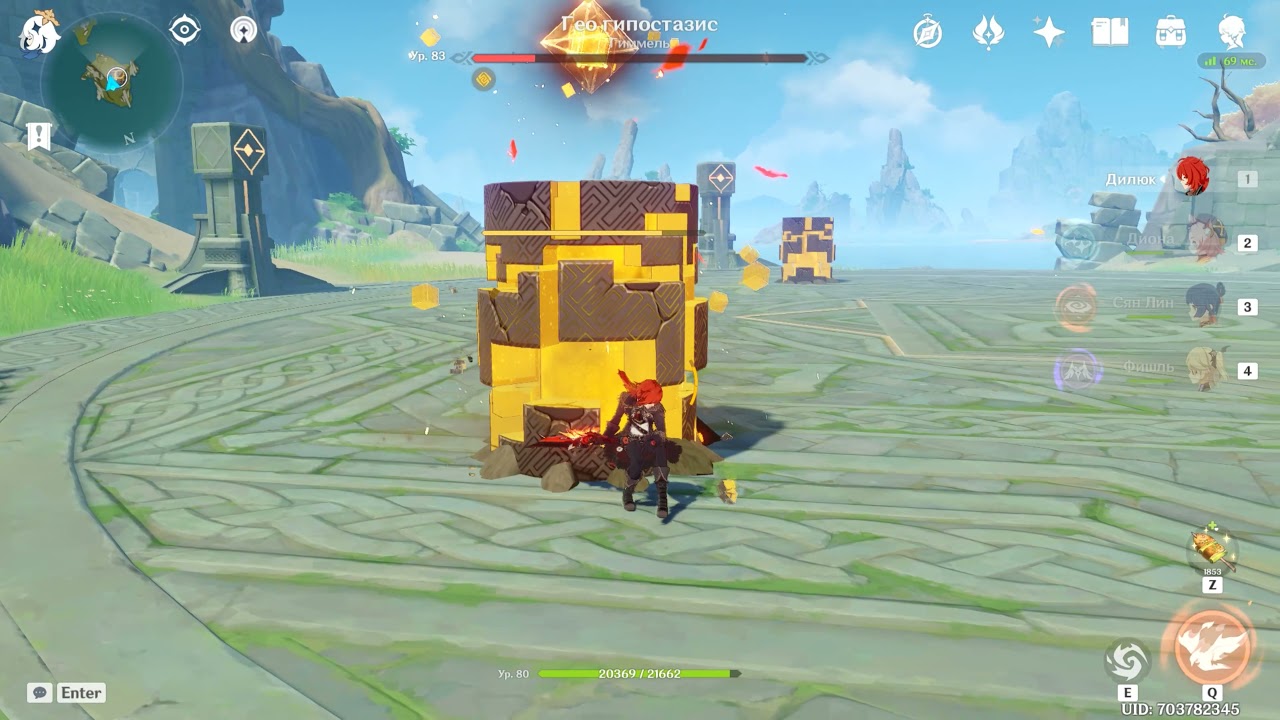The image size is (1280, 720).
Task: Open the inventory backpack icon
Action: point(1171,32)
